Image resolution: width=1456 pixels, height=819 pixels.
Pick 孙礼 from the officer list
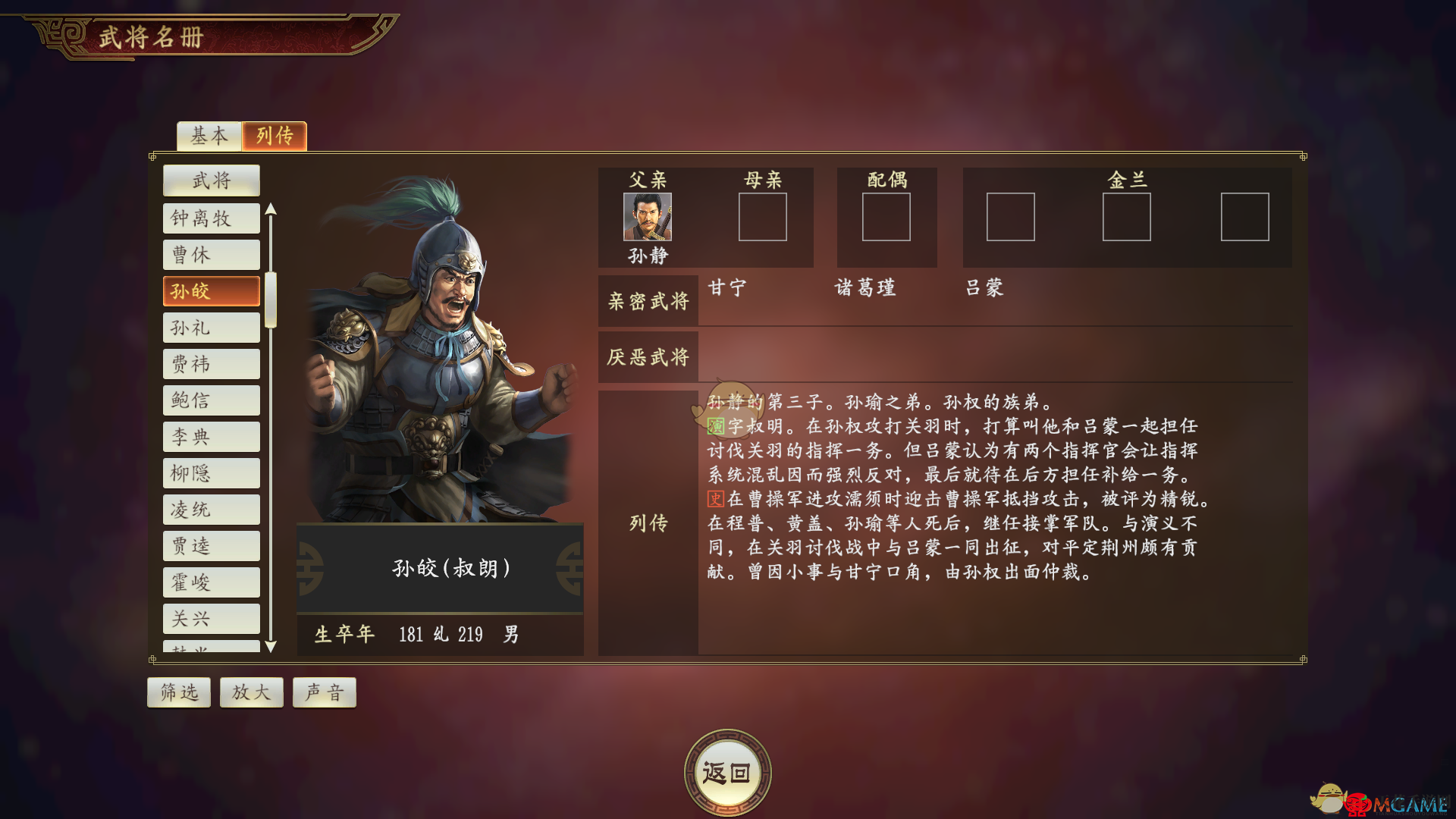click(212, 328)
